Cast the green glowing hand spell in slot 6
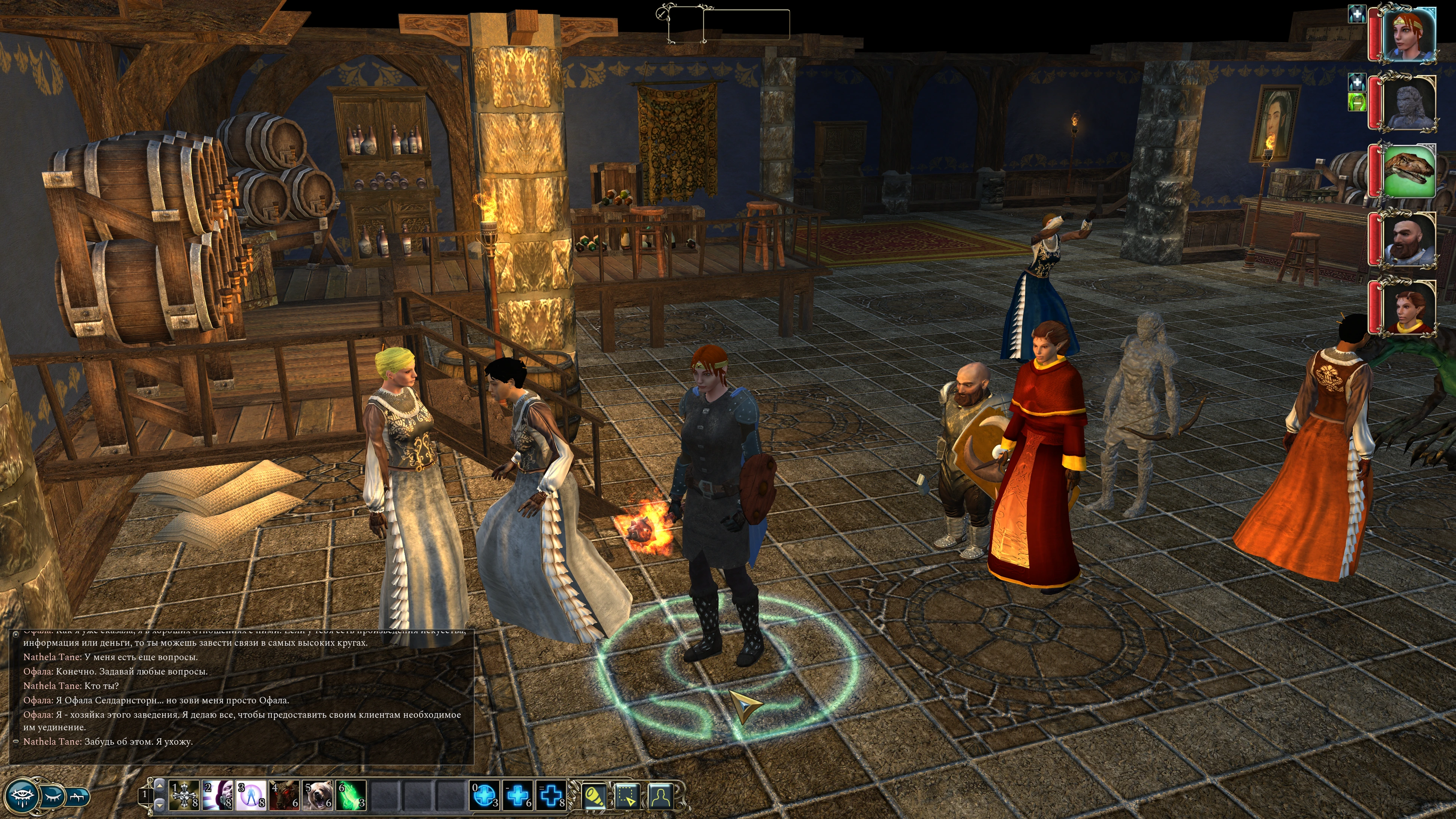 (351, 795)
